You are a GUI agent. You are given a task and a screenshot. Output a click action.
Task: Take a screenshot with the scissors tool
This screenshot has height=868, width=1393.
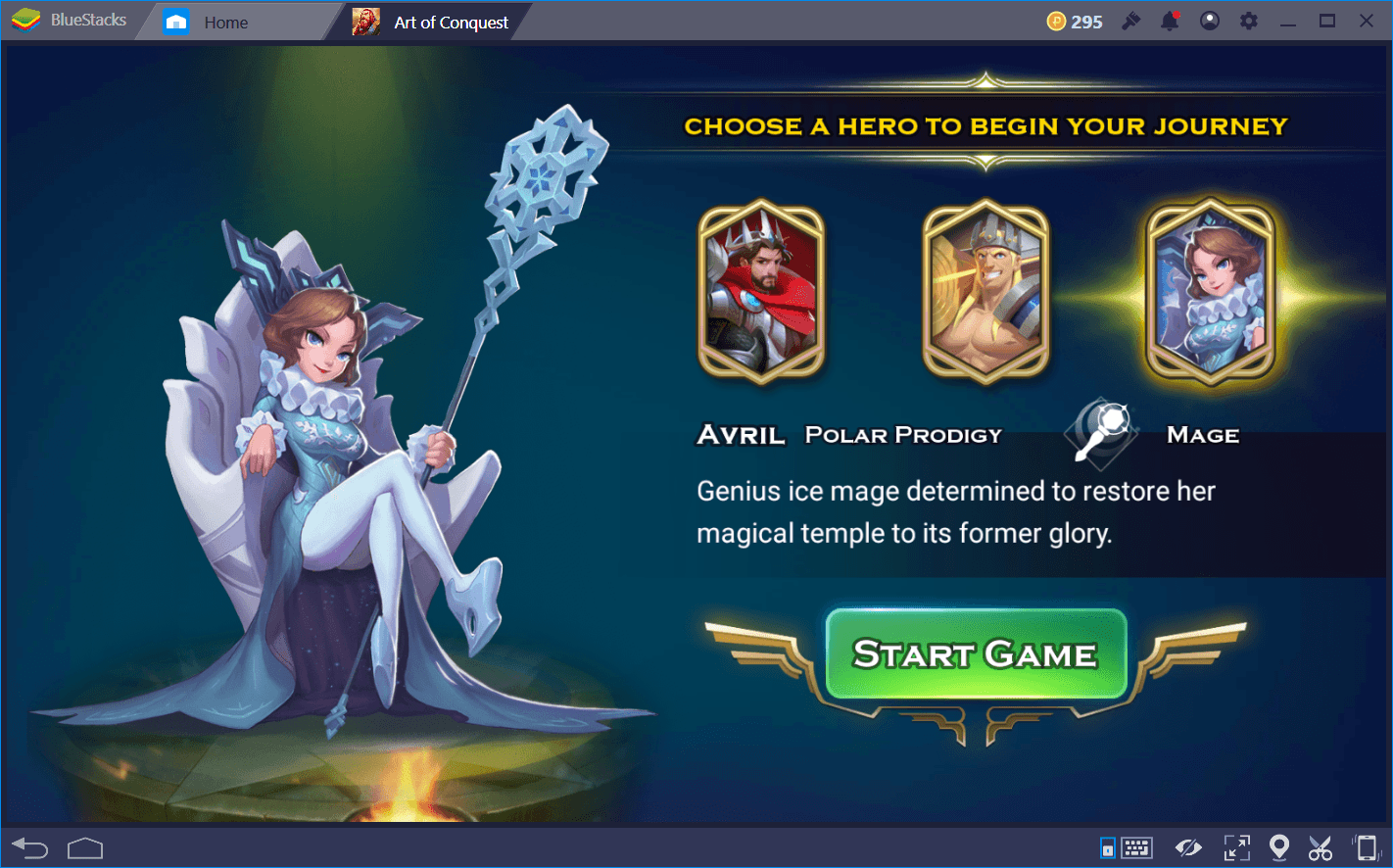click(1320, 847)
